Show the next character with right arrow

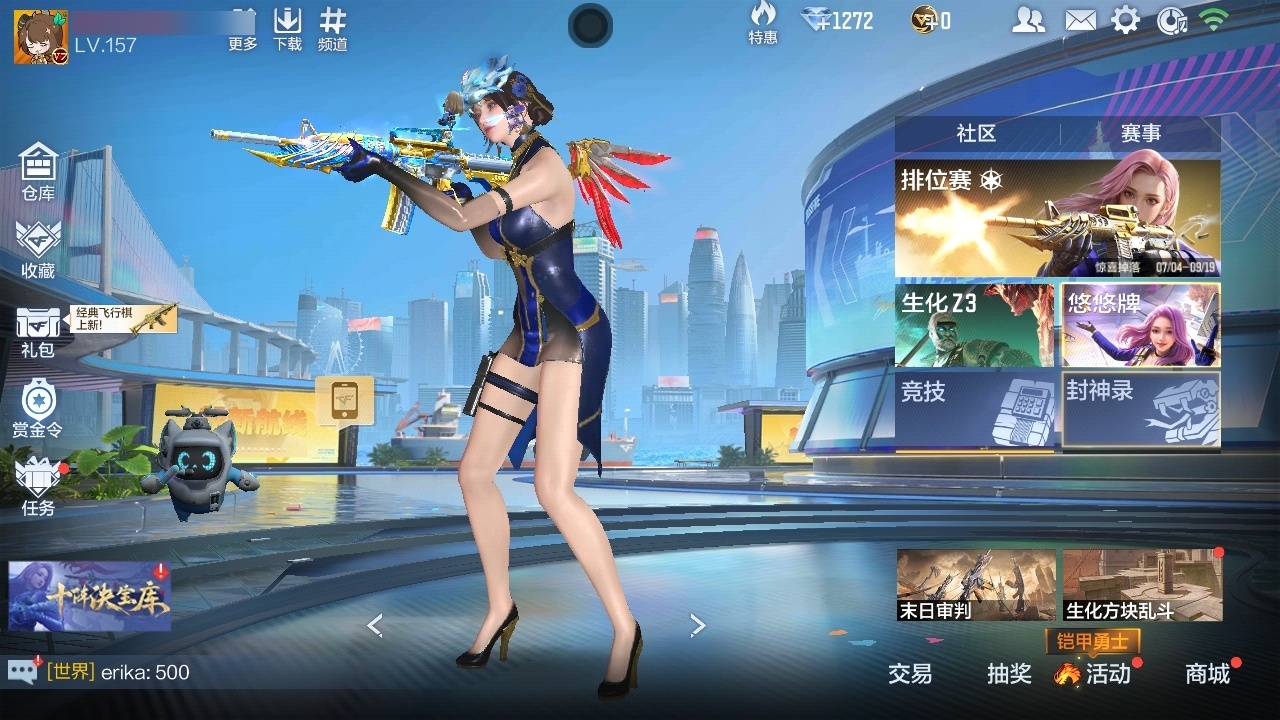(x=698, y=626)
